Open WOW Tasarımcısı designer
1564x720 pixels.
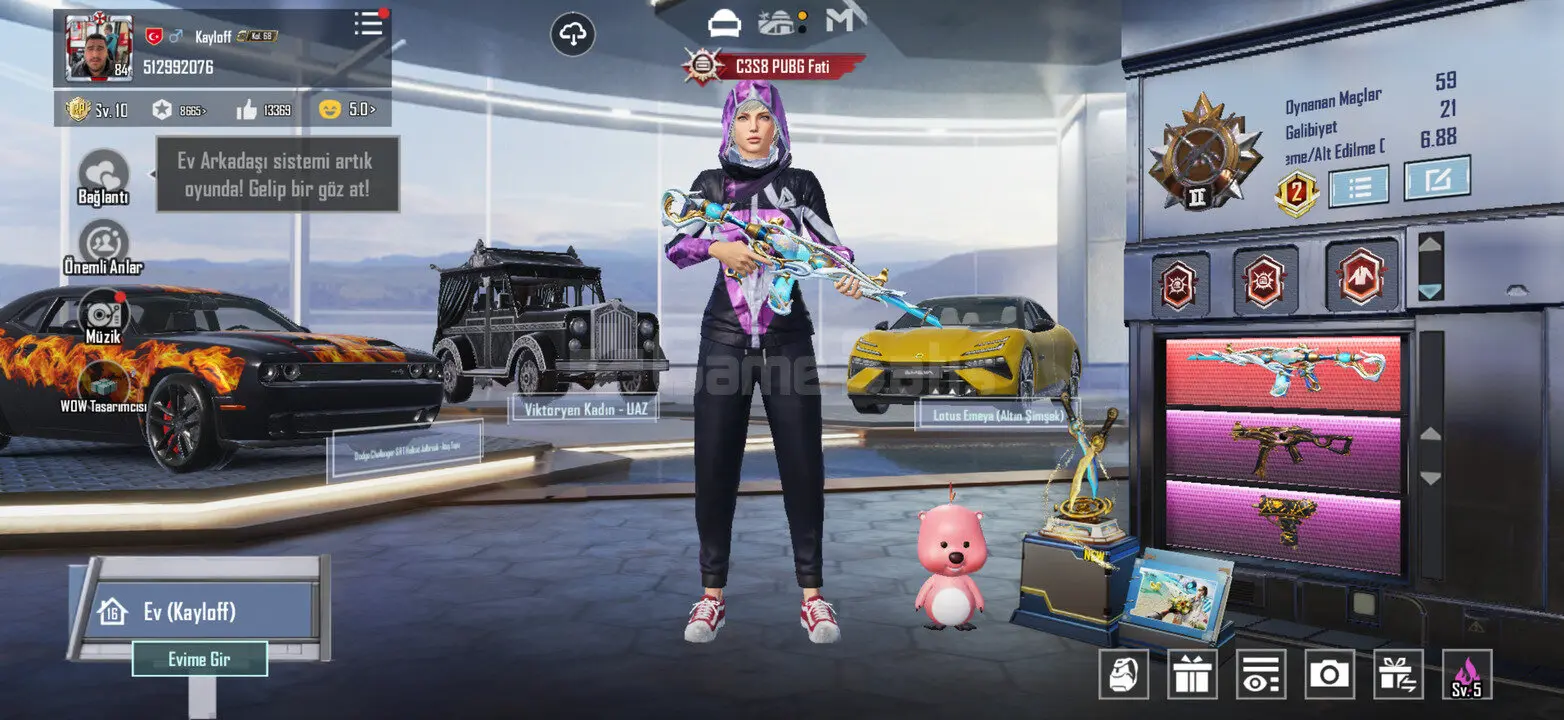(103, 385)
